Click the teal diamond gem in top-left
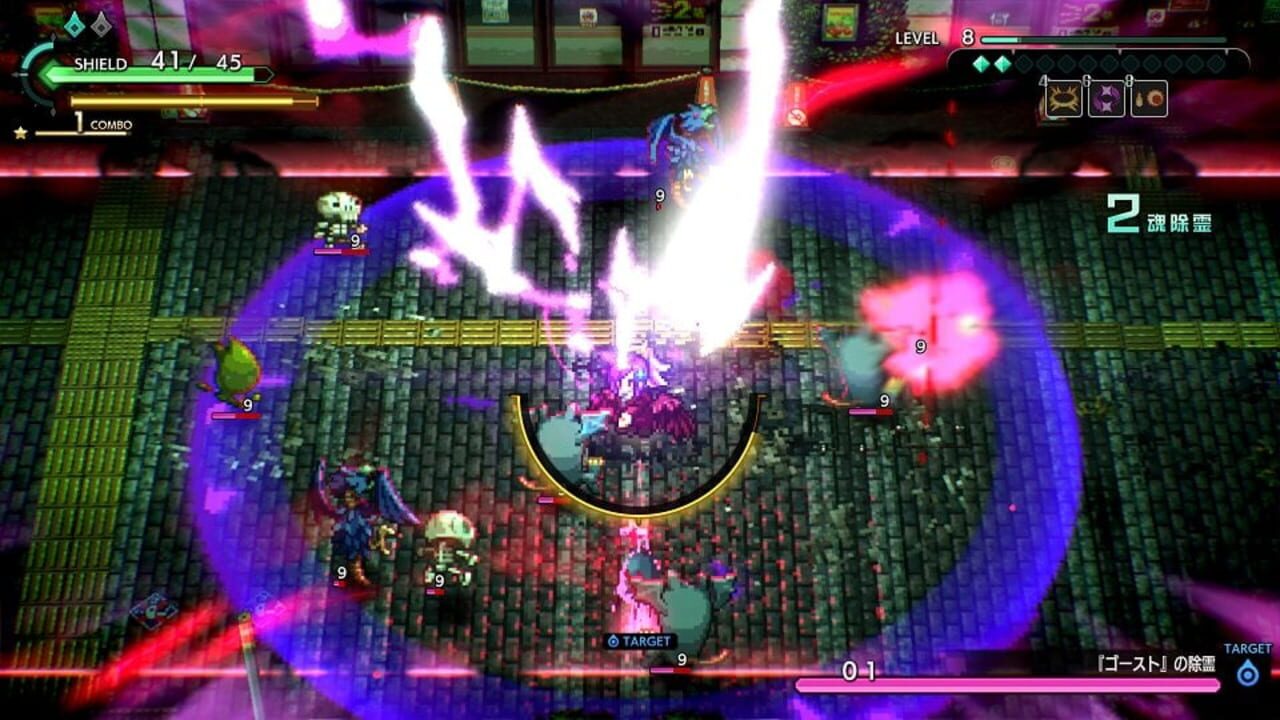This screenshot has height=720, width=1280. 75,27
